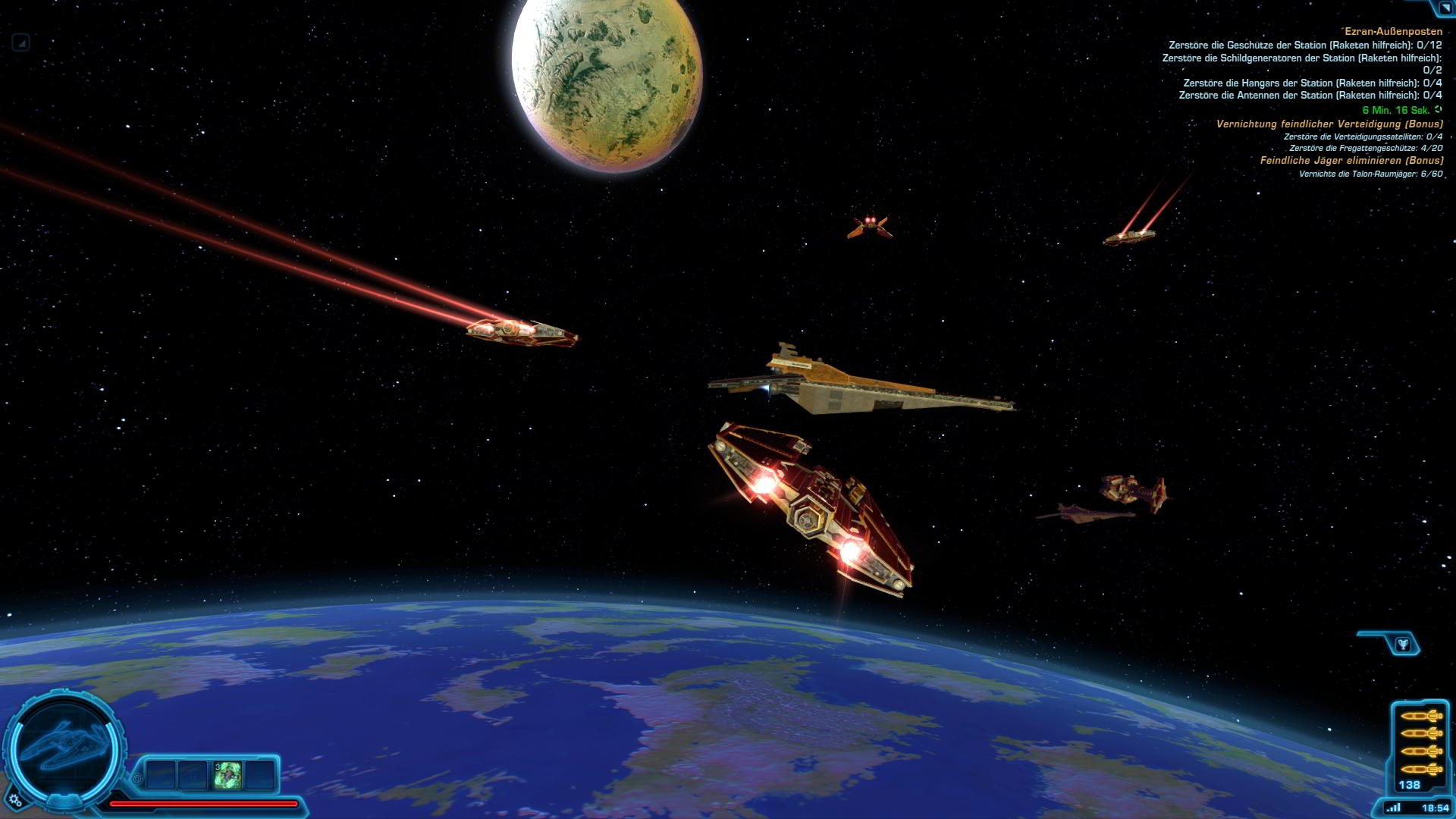Activate the green power-up with 3 charges
This screenshot has height=819, width=1456.
click(227, 774)
